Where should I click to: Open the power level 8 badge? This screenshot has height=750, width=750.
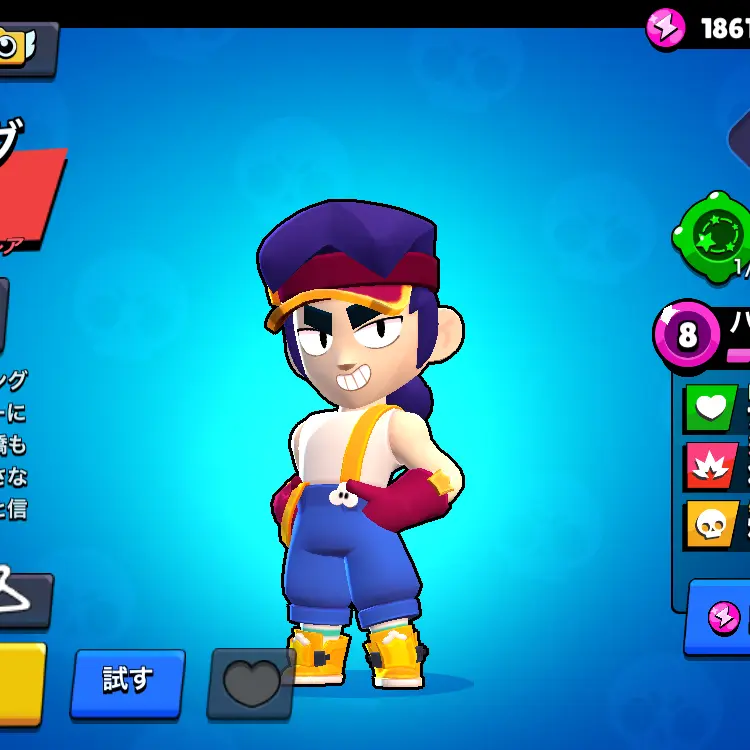[687, 333]
